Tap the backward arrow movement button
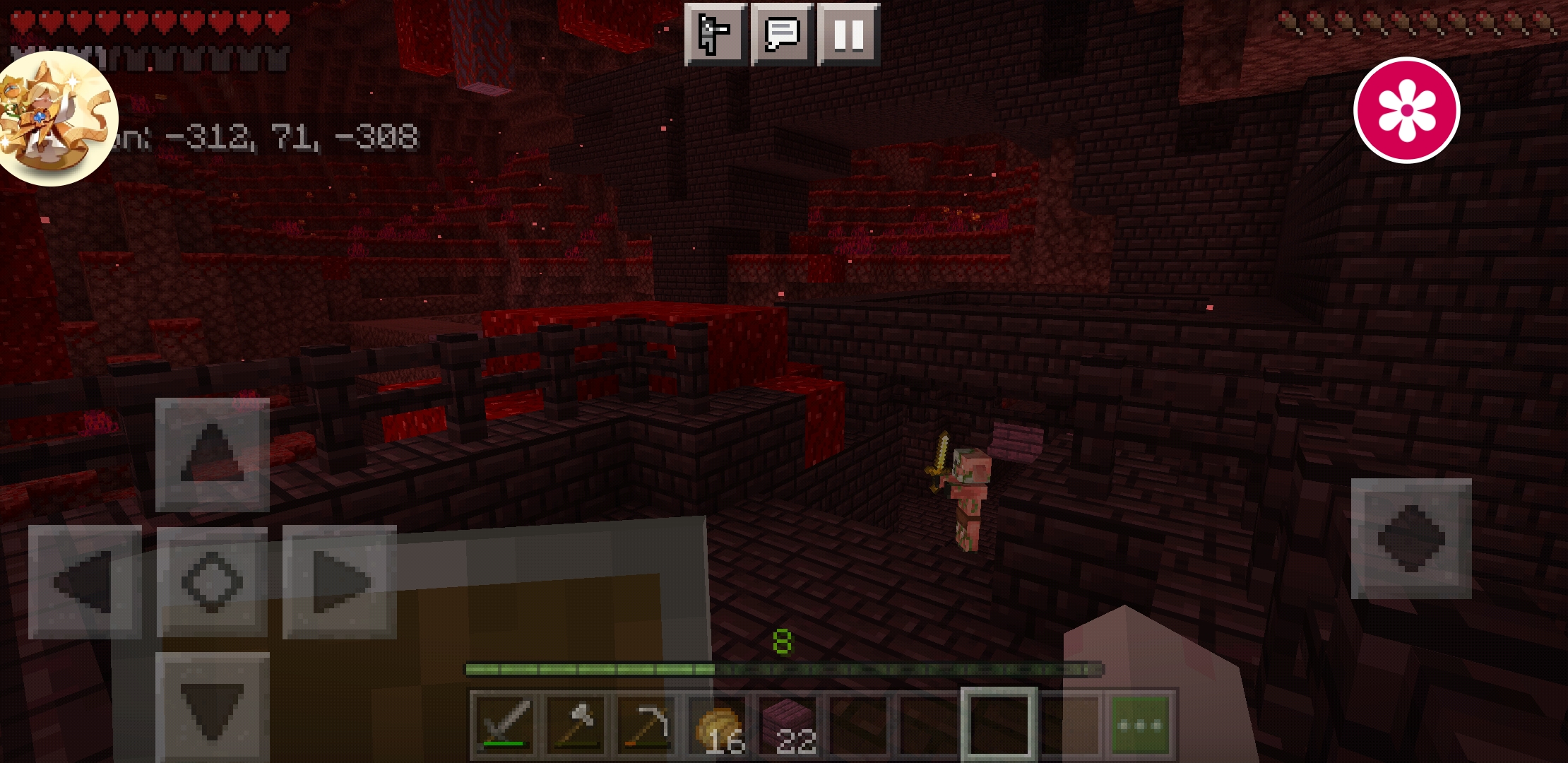Image resolution: width=1568 pixels, height=763 pixels. [x=213, y=708]
